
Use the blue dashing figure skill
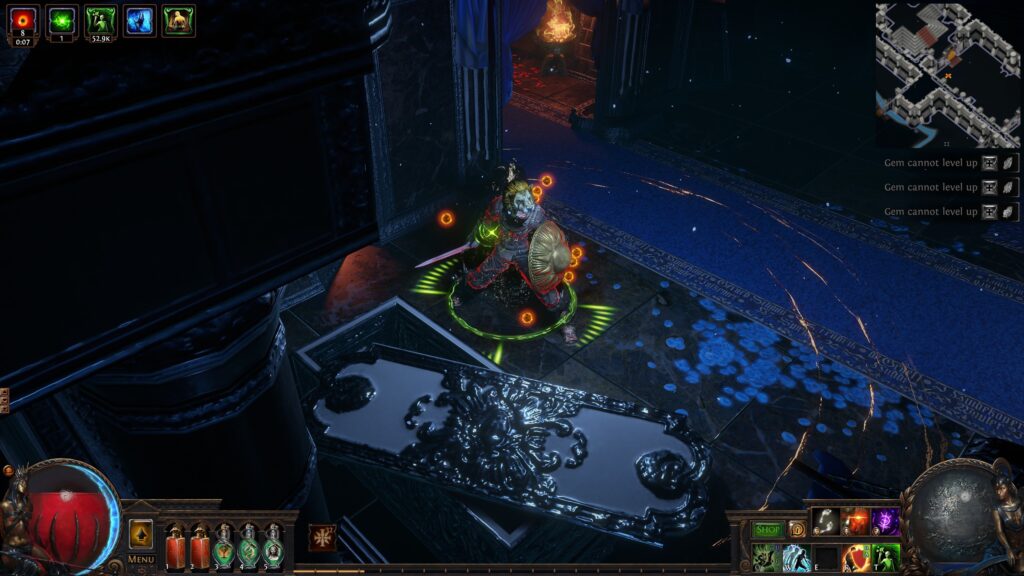pyautogui.click(x=797, y=557)
